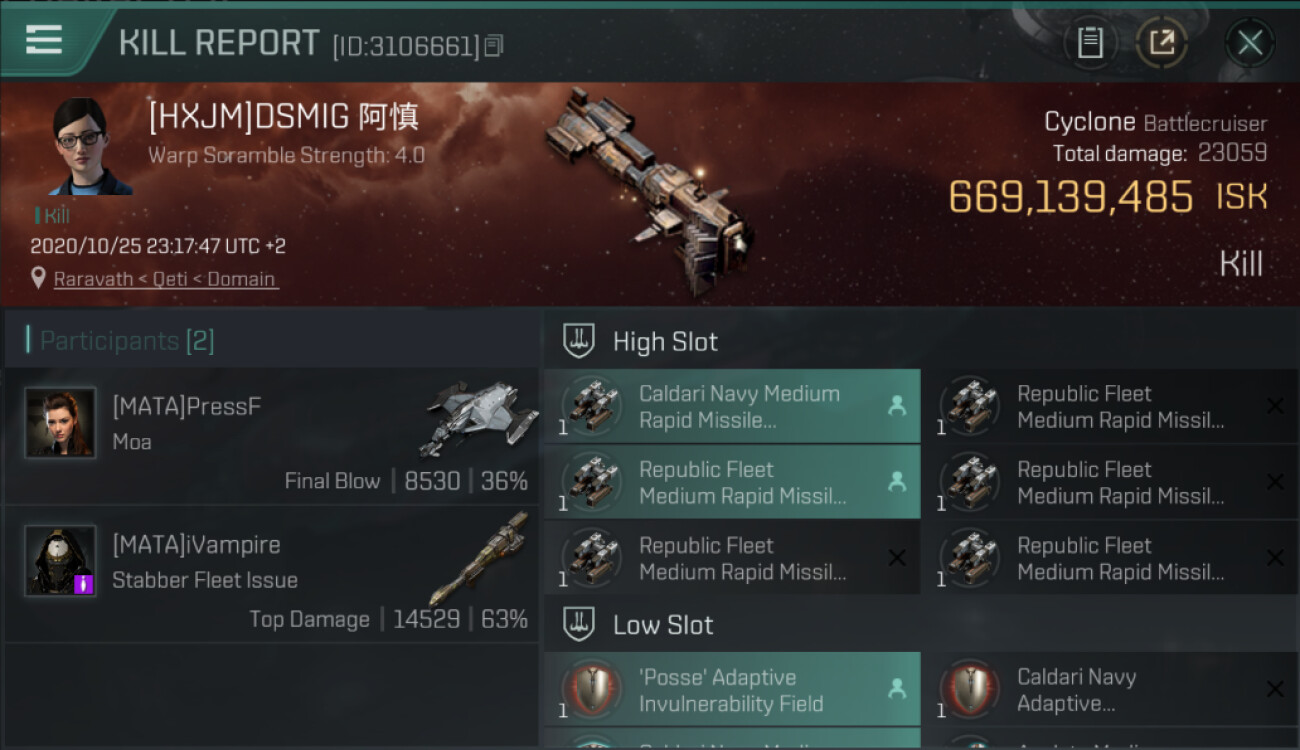Open the Raravath < Qeti < Domain location link
The height and width of the screenshot is (750, 1300).
click(165, 279)
